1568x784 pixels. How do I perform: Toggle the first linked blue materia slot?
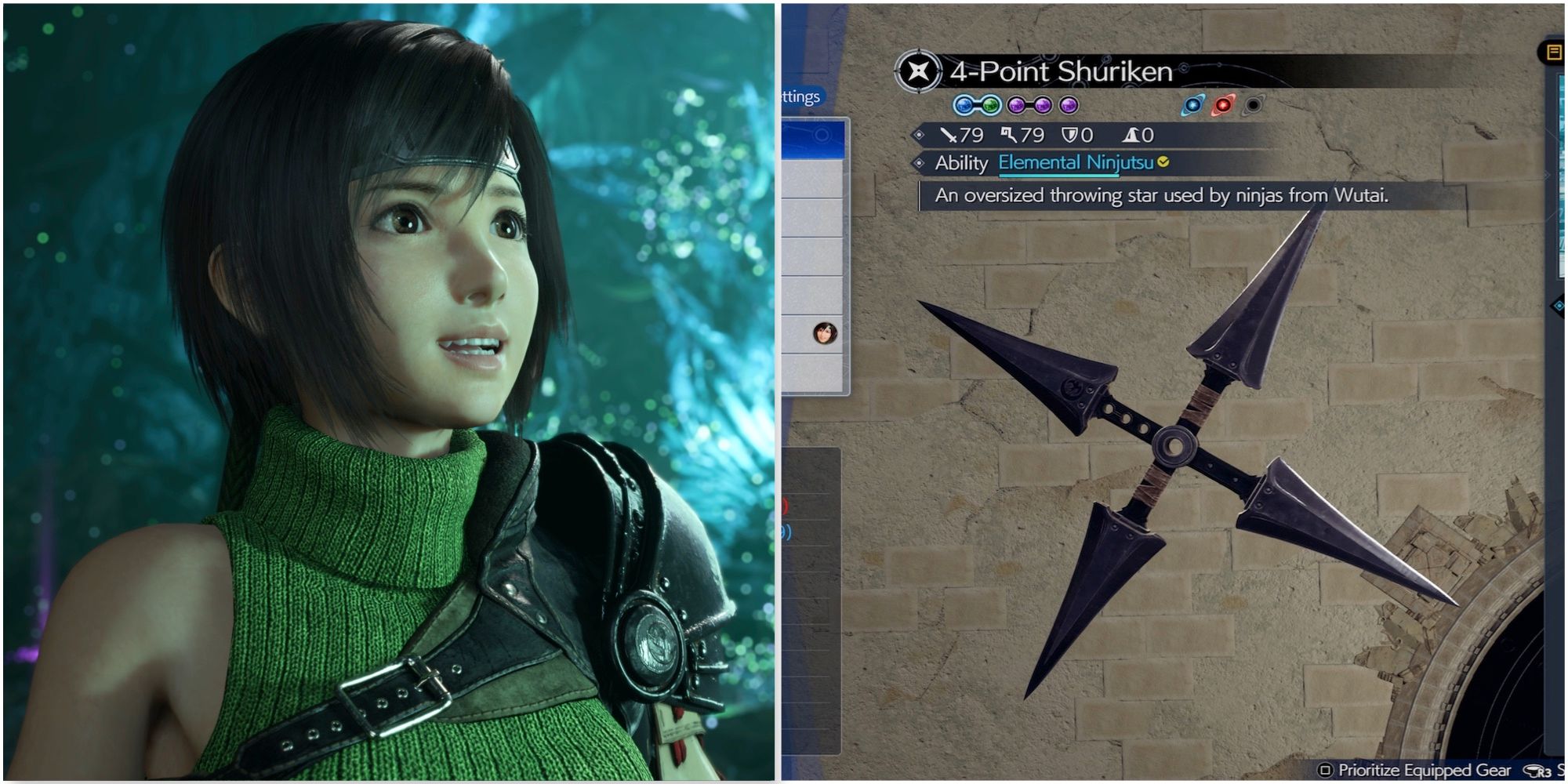pyautogui.click(x=964, y=105)
